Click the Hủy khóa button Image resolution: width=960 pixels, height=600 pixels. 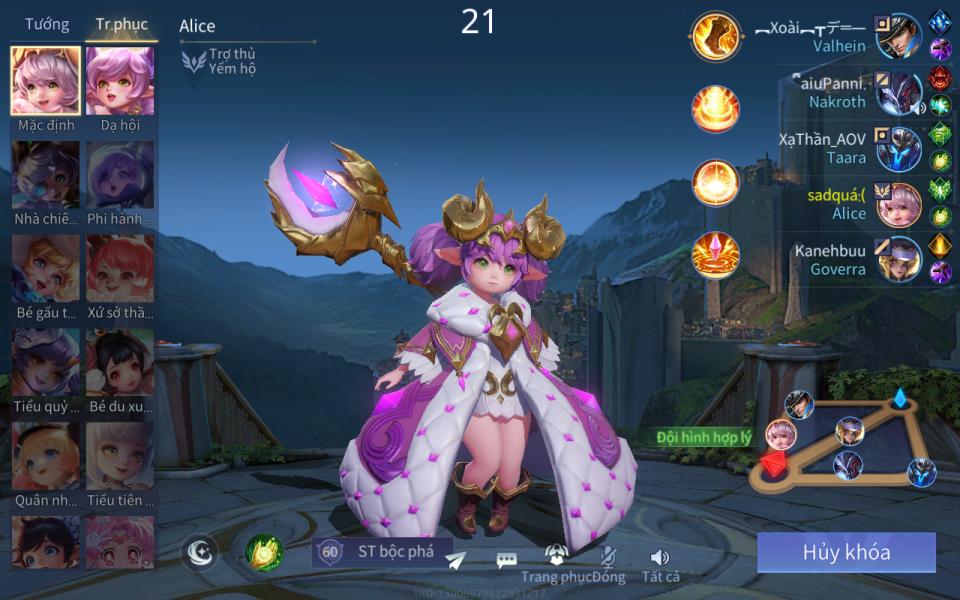point(846,552)
